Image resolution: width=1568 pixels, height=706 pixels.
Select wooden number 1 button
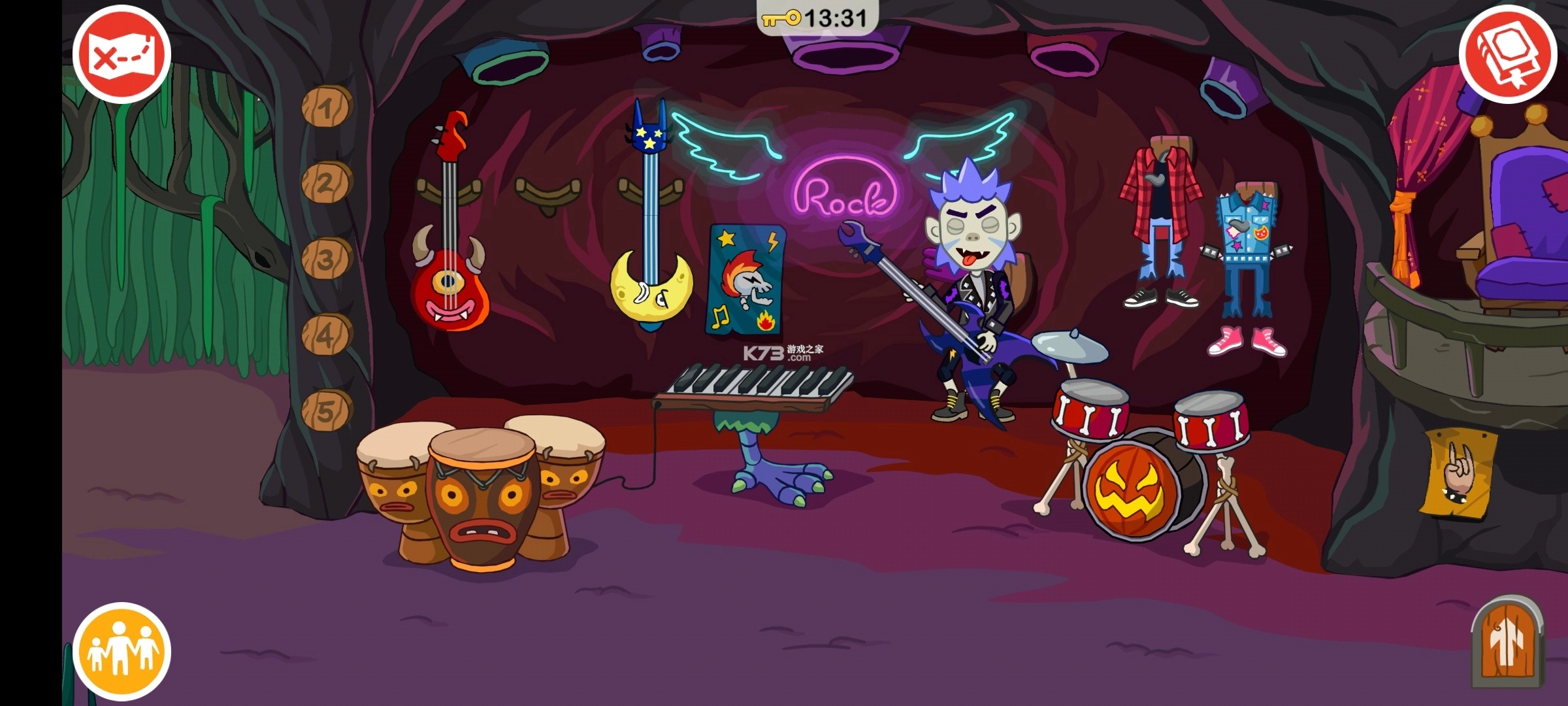[327, 107]
